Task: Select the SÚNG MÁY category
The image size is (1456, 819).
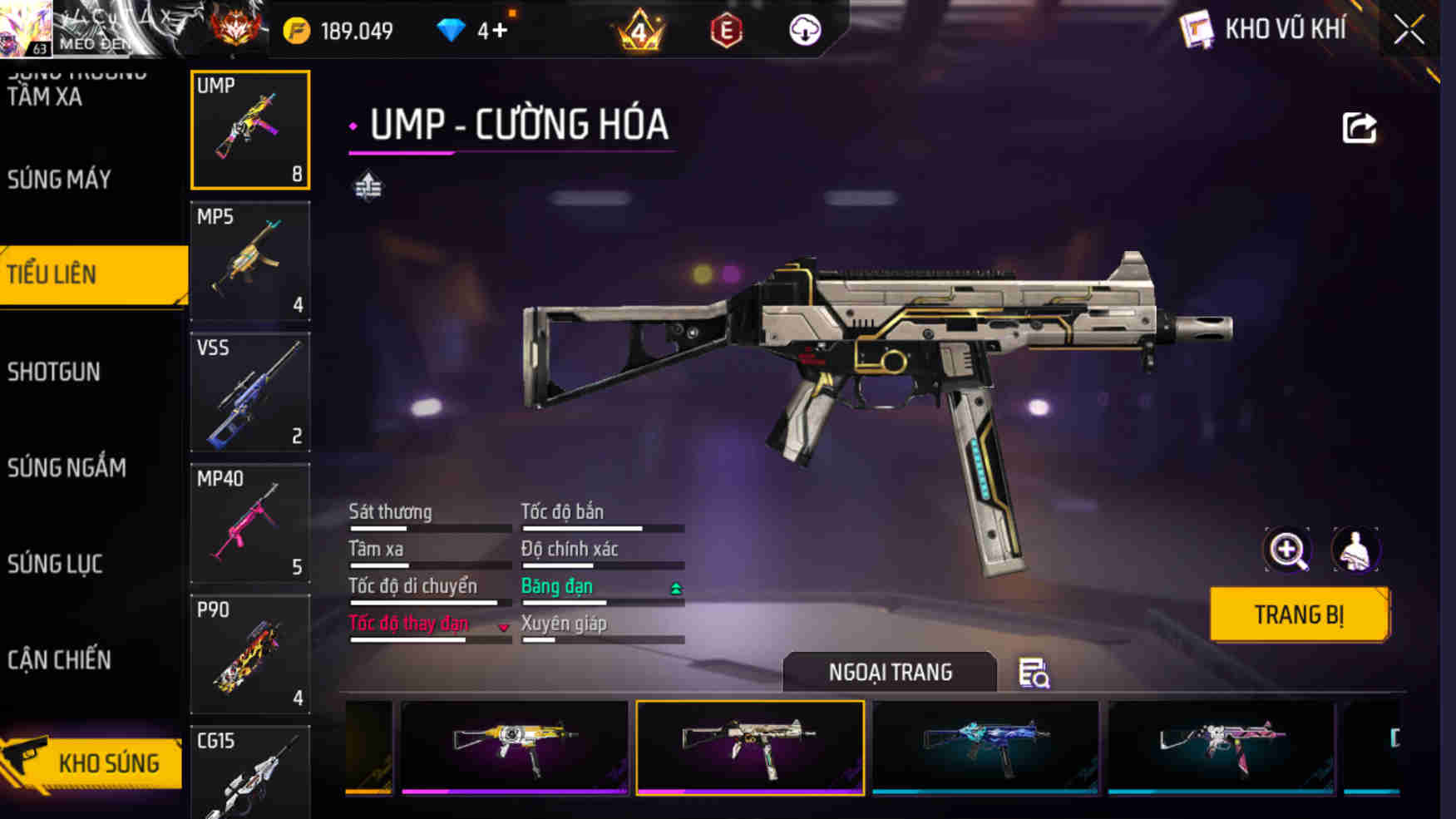Action: (x=60, y=179)
